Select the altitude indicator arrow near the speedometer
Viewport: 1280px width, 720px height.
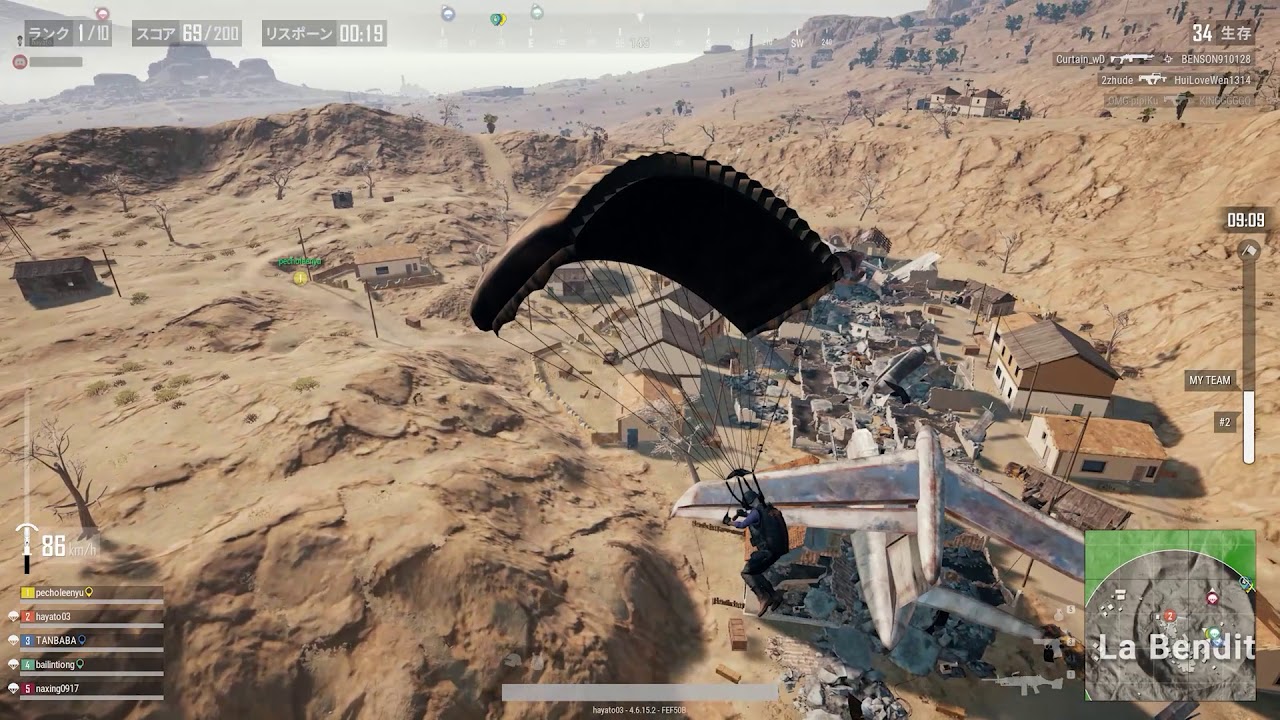[27, 527]
